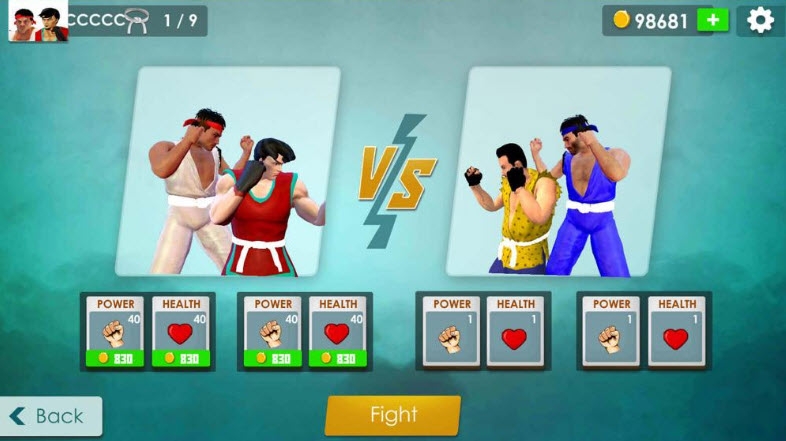
Task: Start the match with the Fight button
Action: 393,415
